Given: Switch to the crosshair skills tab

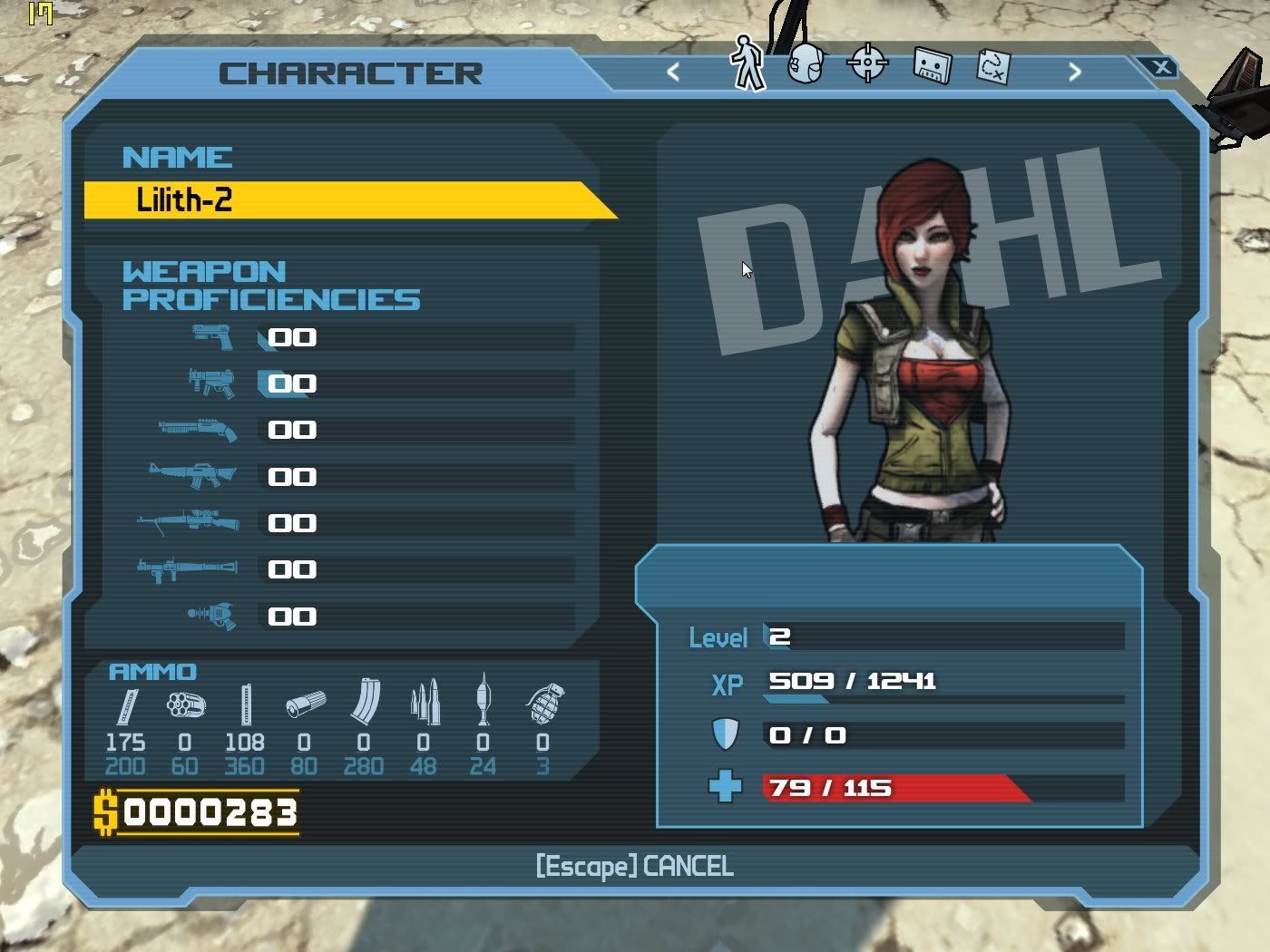Looking at the screenshot, I should (x=867, y=63).
